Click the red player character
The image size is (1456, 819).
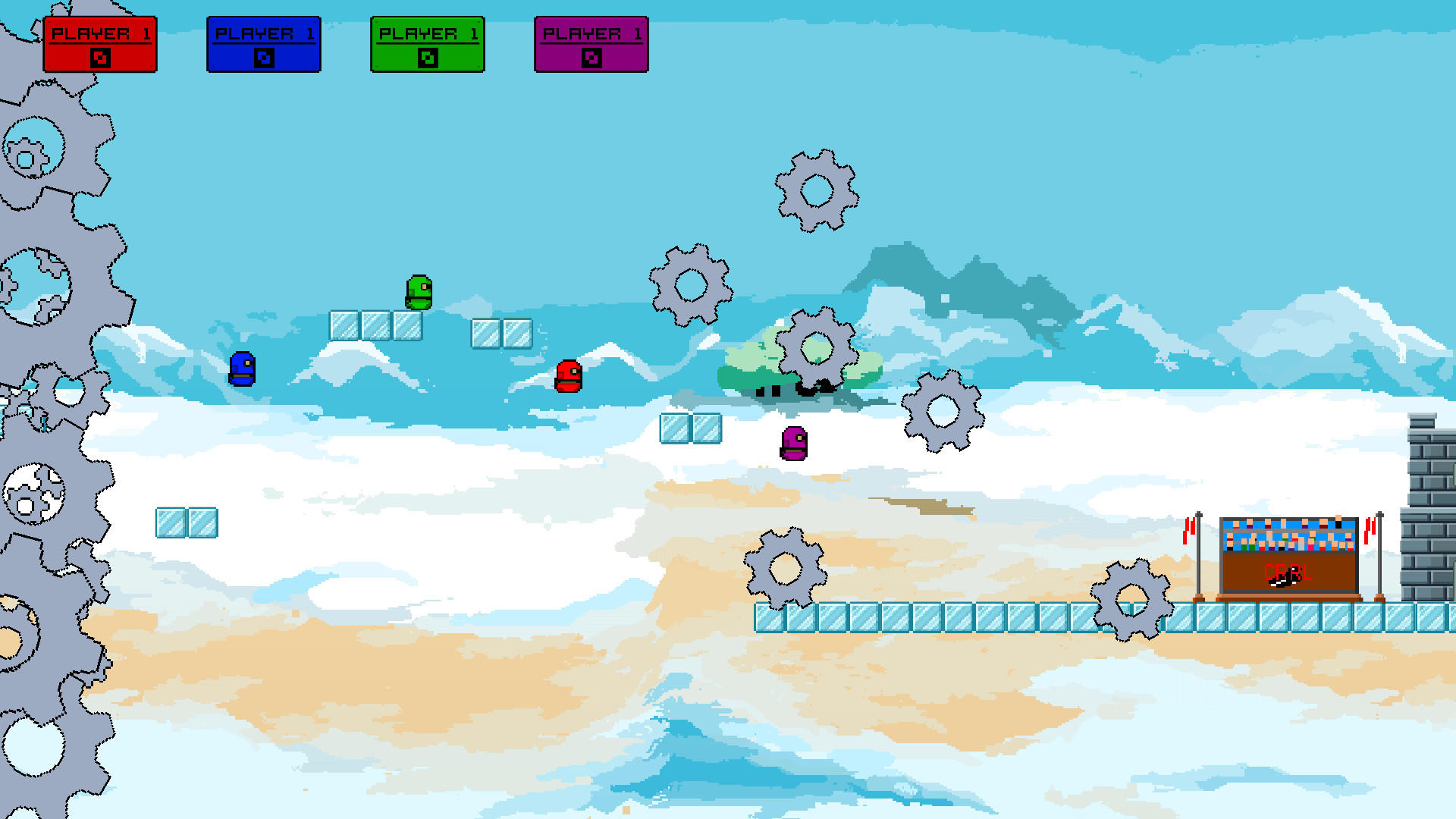click(568, 377)
